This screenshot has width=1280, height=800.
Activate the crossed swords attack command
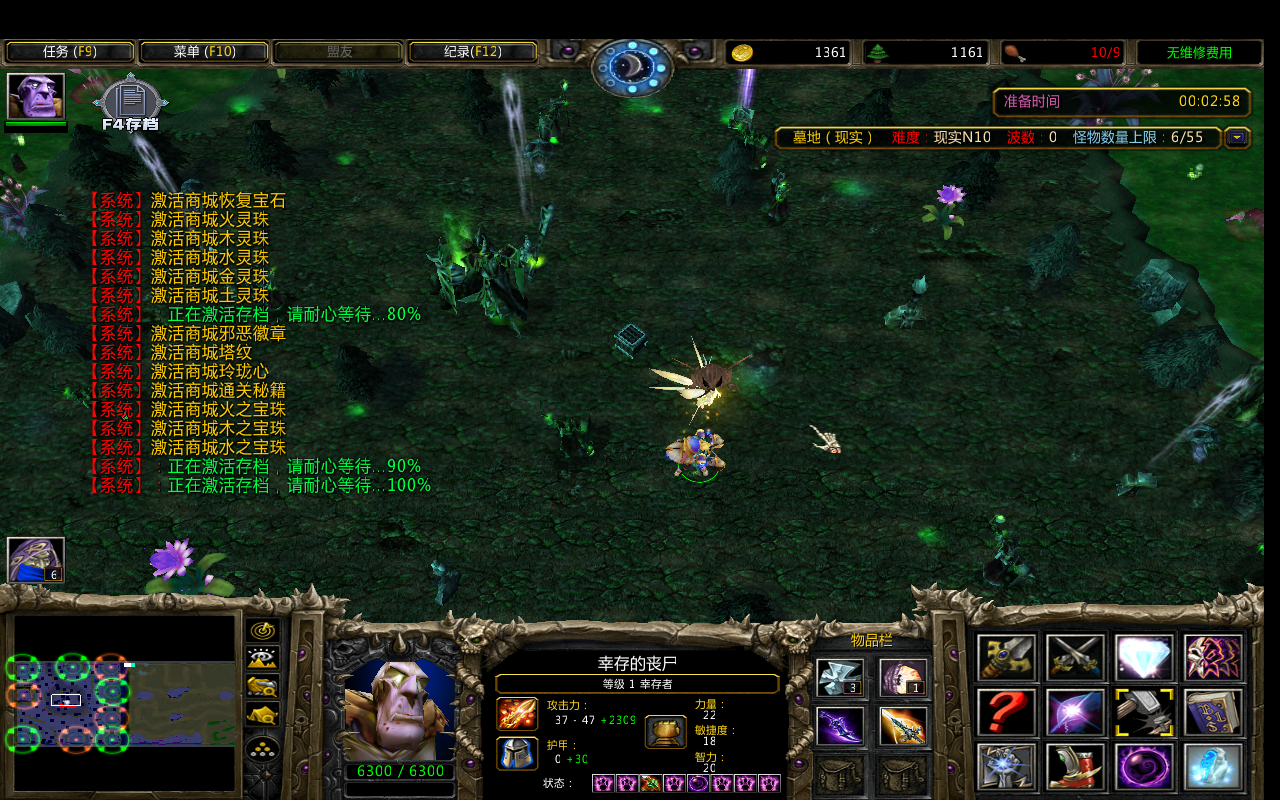click(x=1076, y=657)
